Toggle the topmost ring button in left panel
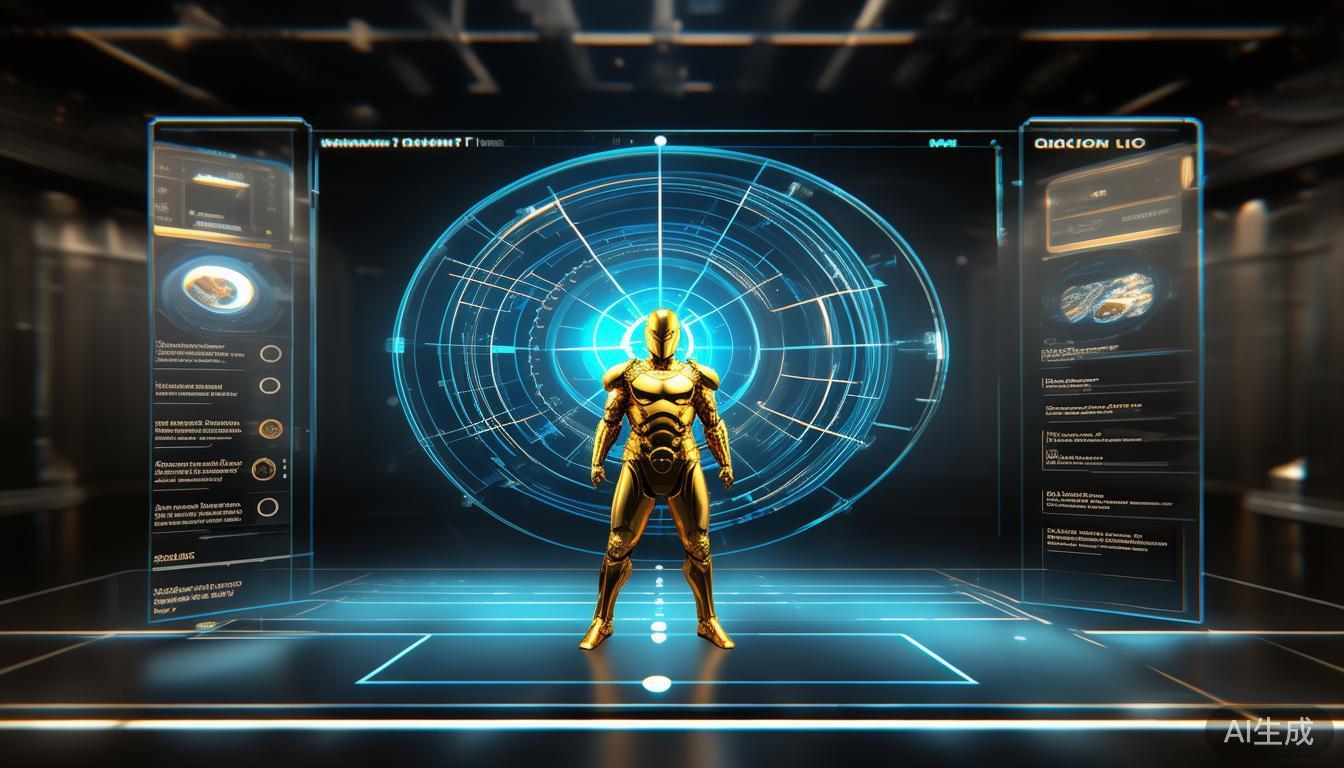 pyautogui.click(x=270, y=353)
